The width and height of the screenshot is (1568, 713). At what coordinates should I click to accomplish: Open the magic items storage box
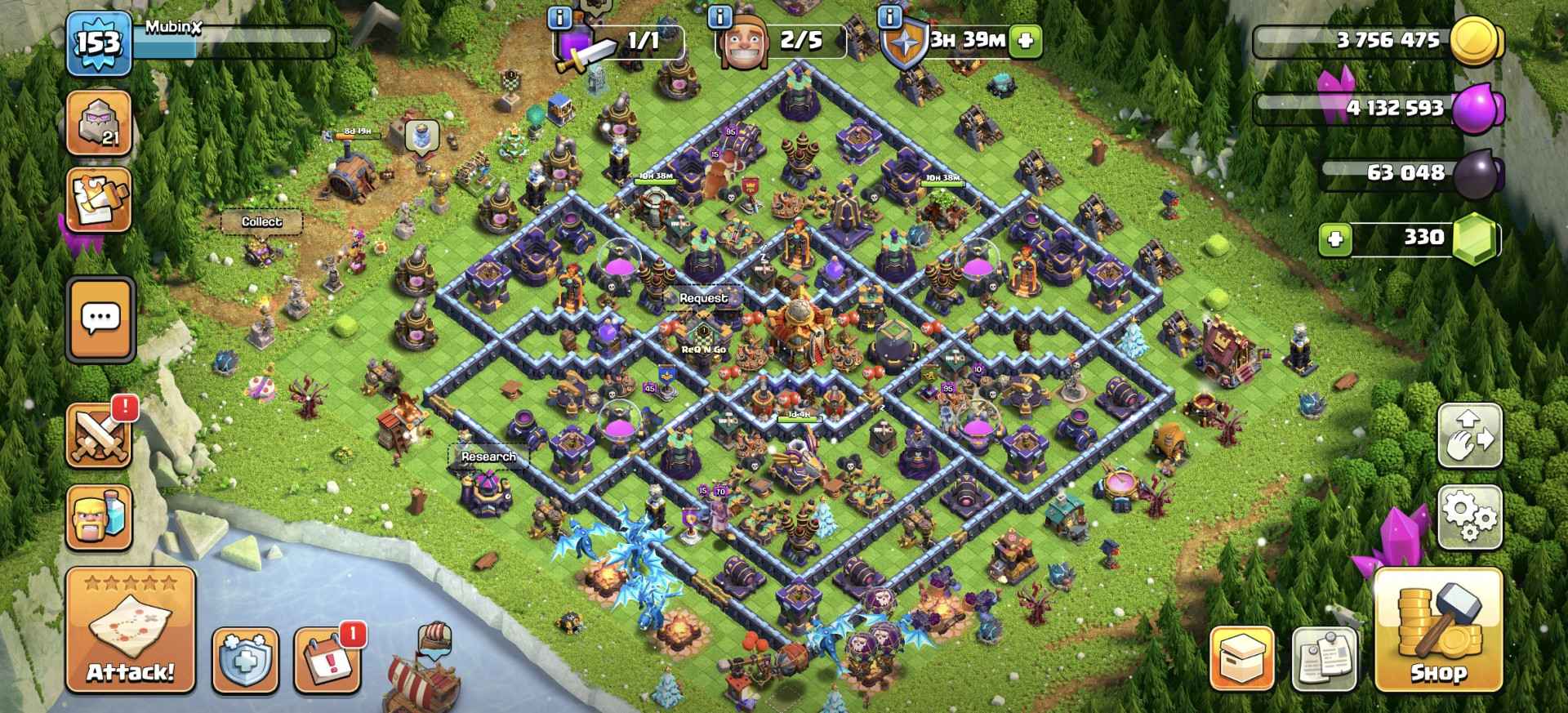(x=1241, y=658)
